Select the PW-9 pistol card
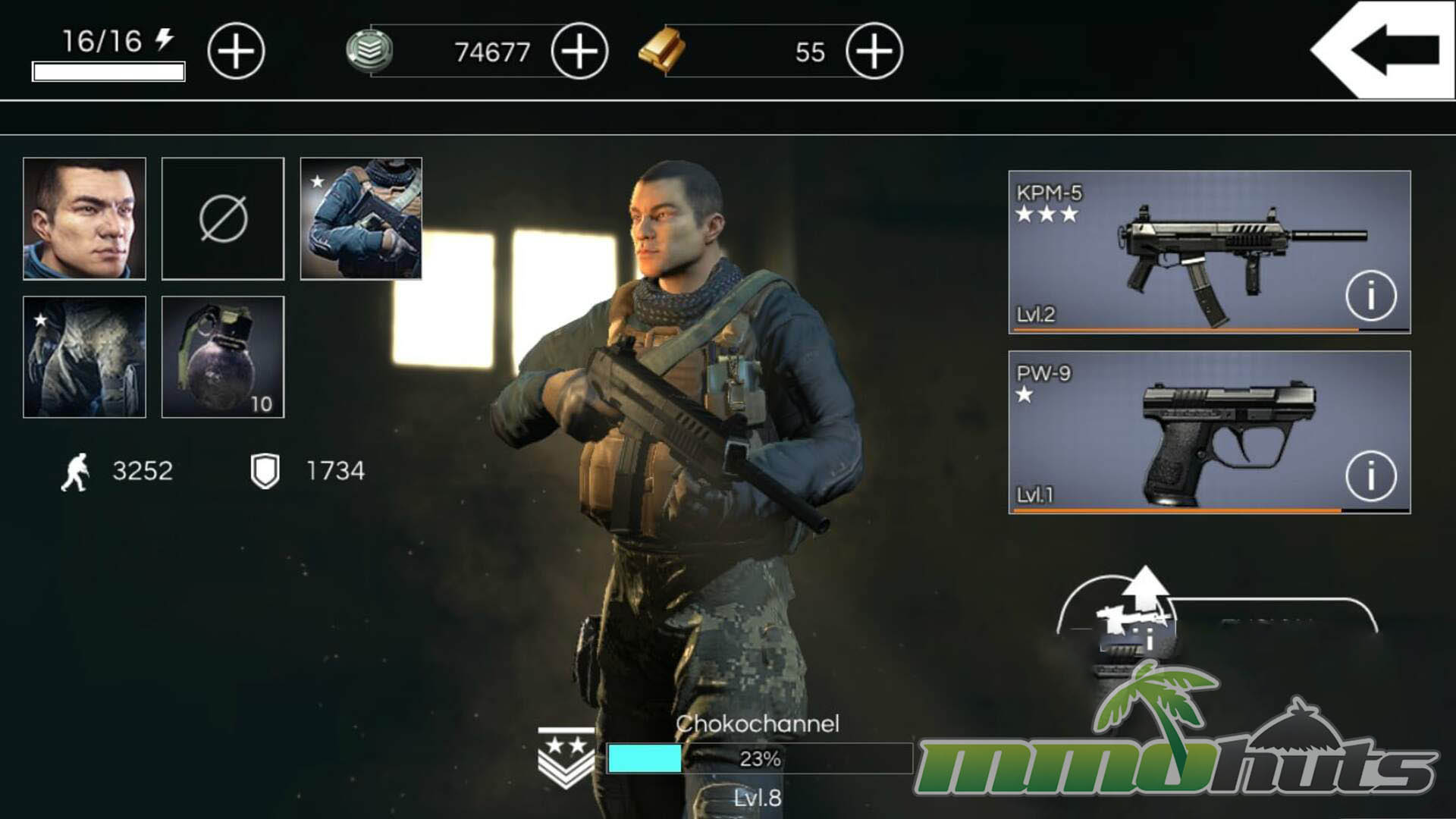Viewport: 1456px width, 819px height. coord(1183,432)
